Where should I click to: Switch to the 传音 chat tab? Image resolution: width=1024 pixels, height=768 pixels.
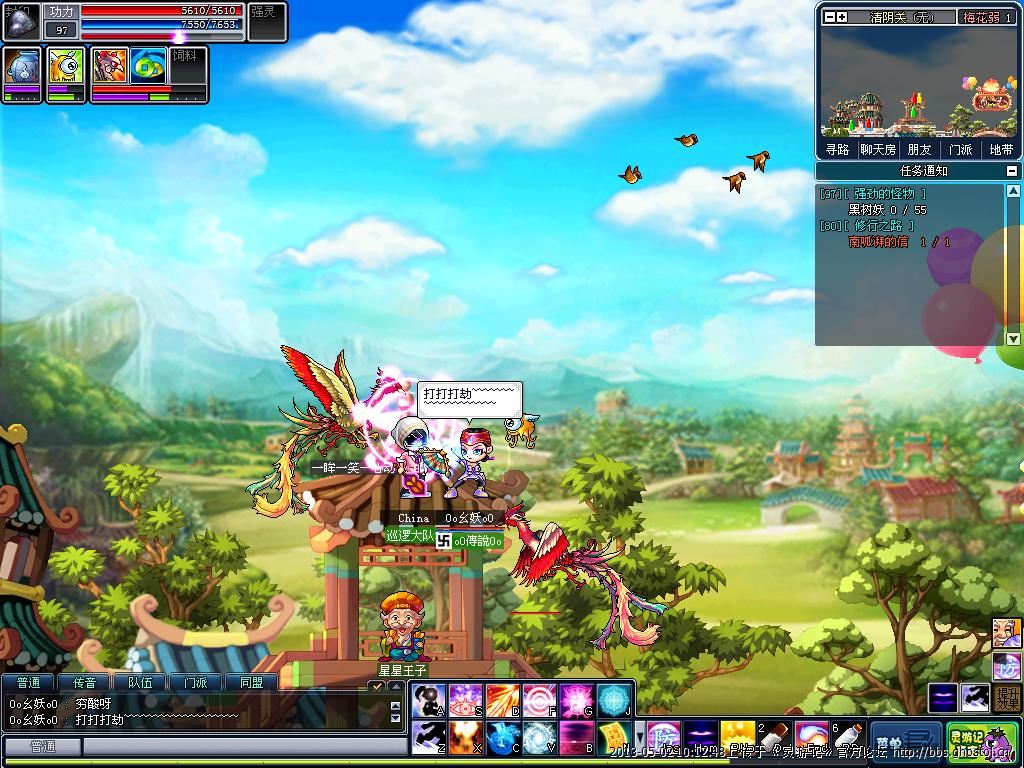(x=84, y=682)
